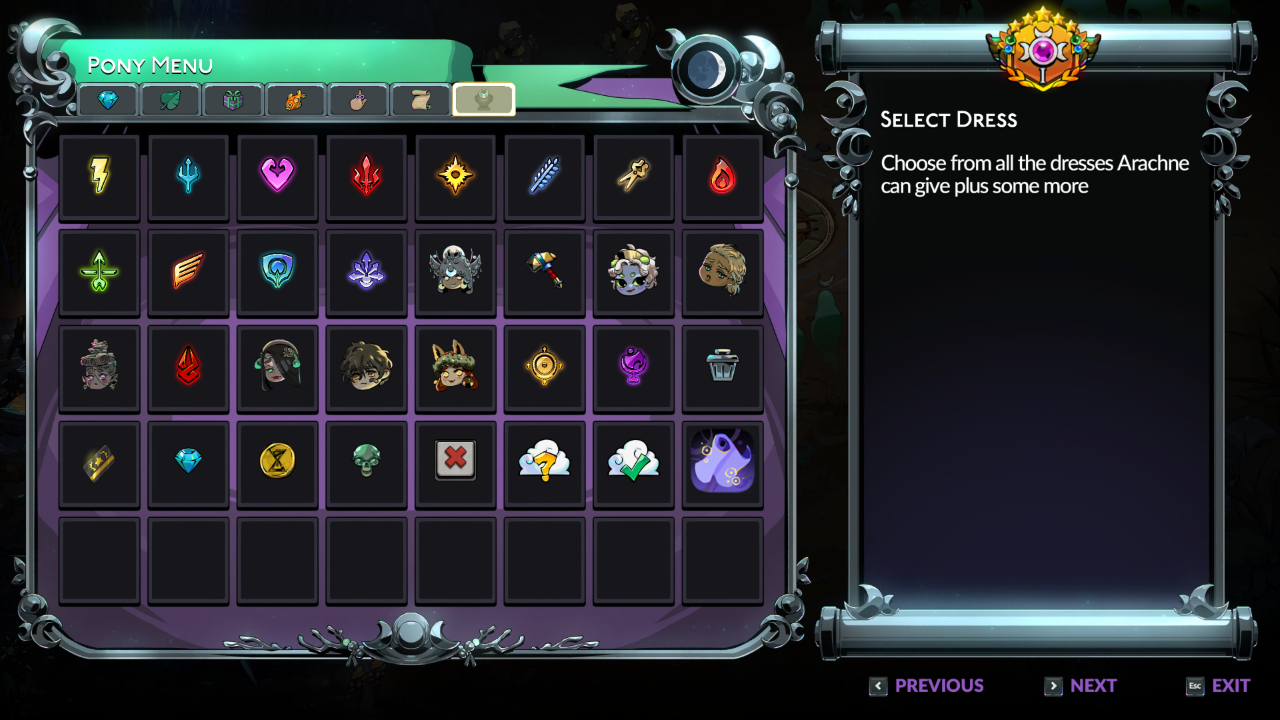
Task: Pick the cloud with green checkmark
Action: click(x=633, y=461)
